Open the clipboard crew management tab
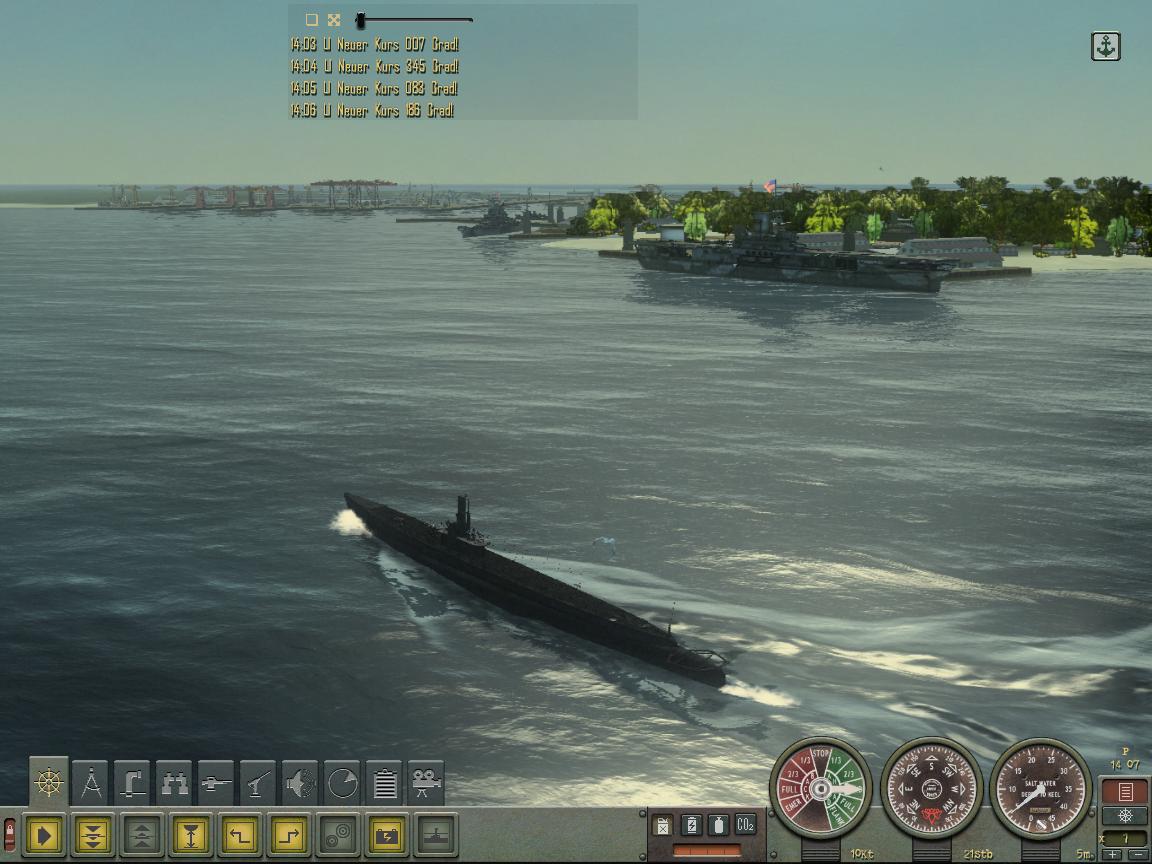 384,783
